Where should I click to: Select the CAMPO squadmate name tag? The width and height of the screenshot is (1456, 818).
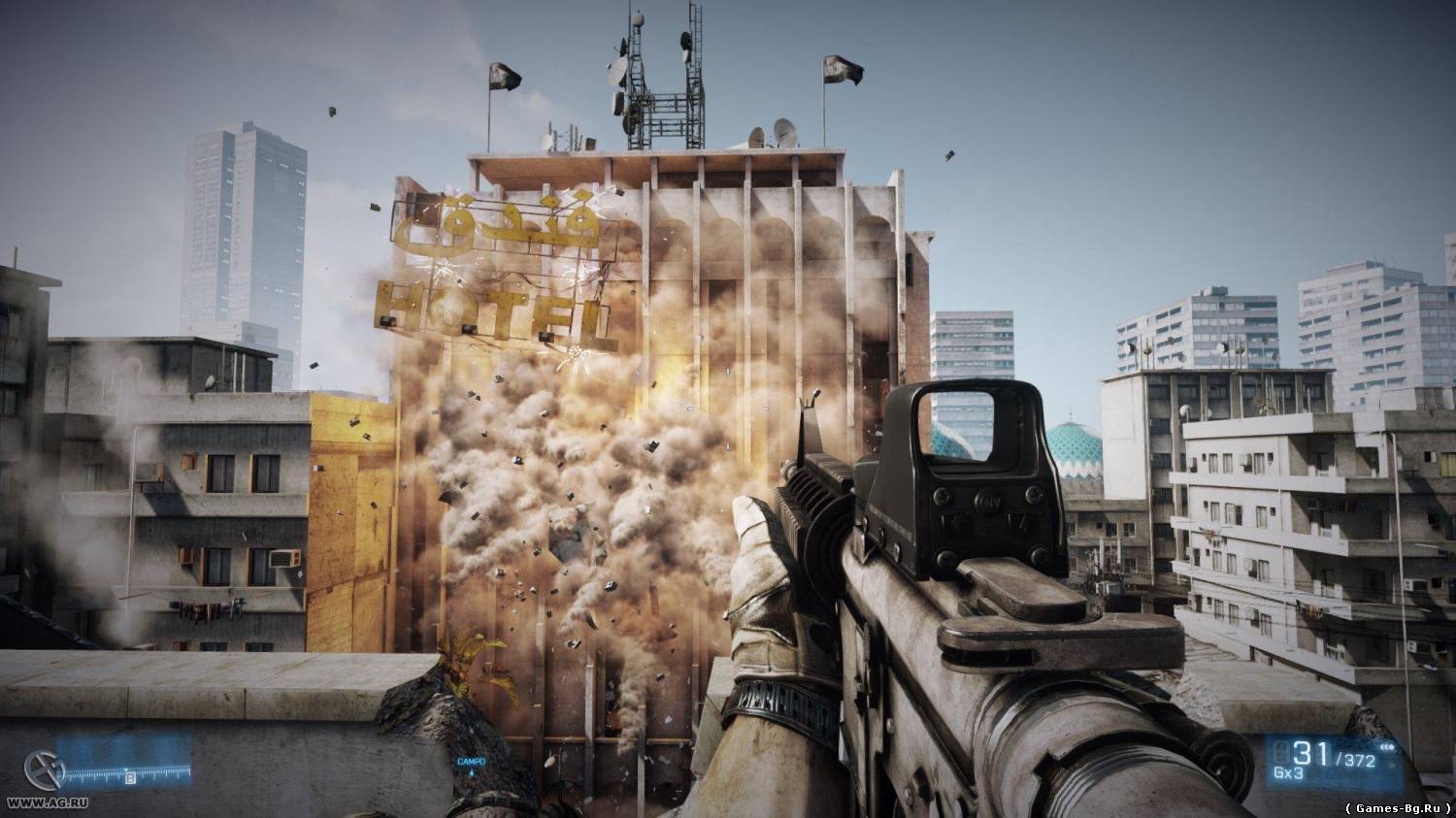(x=472, y=762)
